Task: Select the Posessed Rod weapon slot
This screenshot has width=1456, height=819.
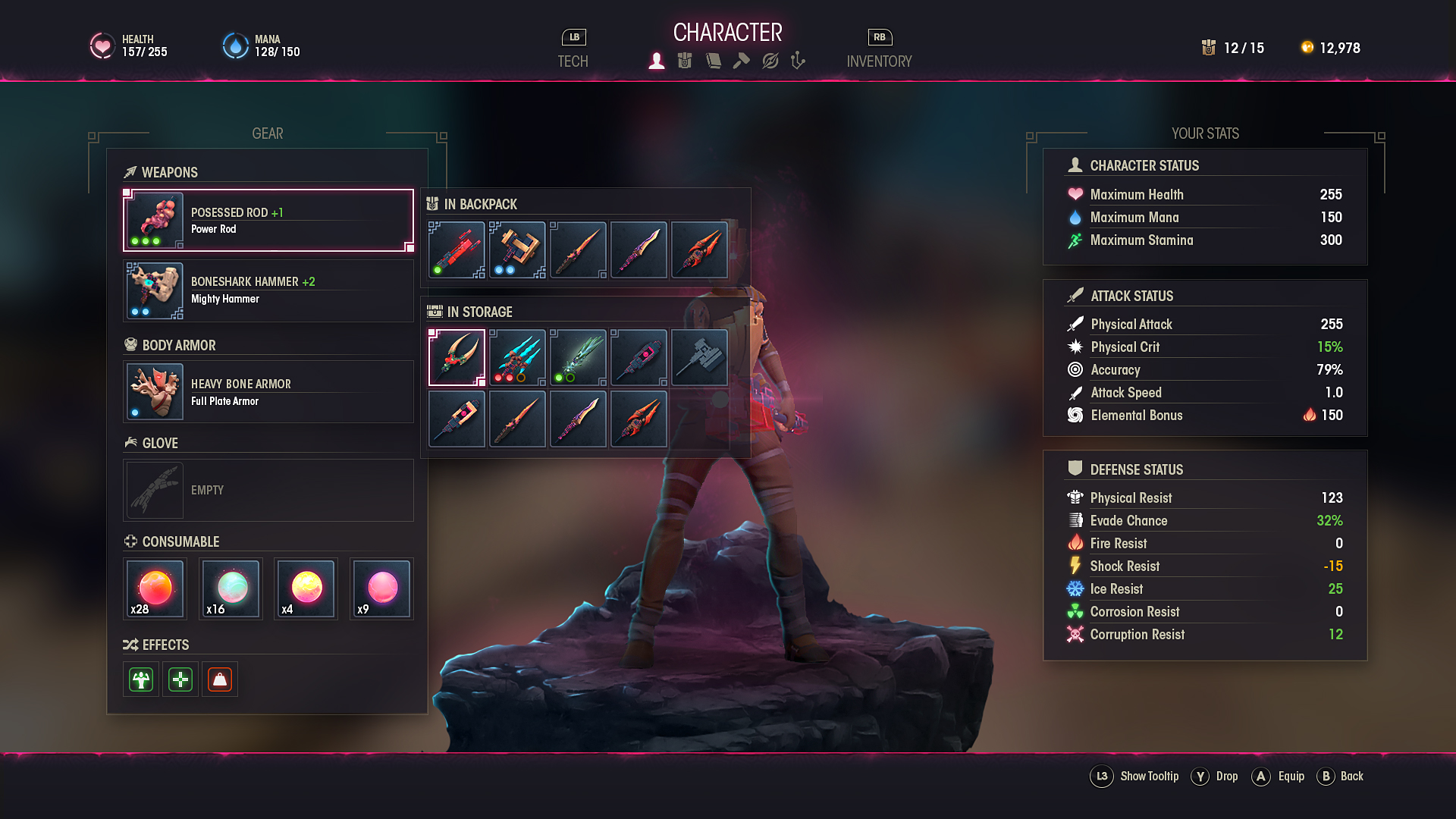Action: point(268,220)
